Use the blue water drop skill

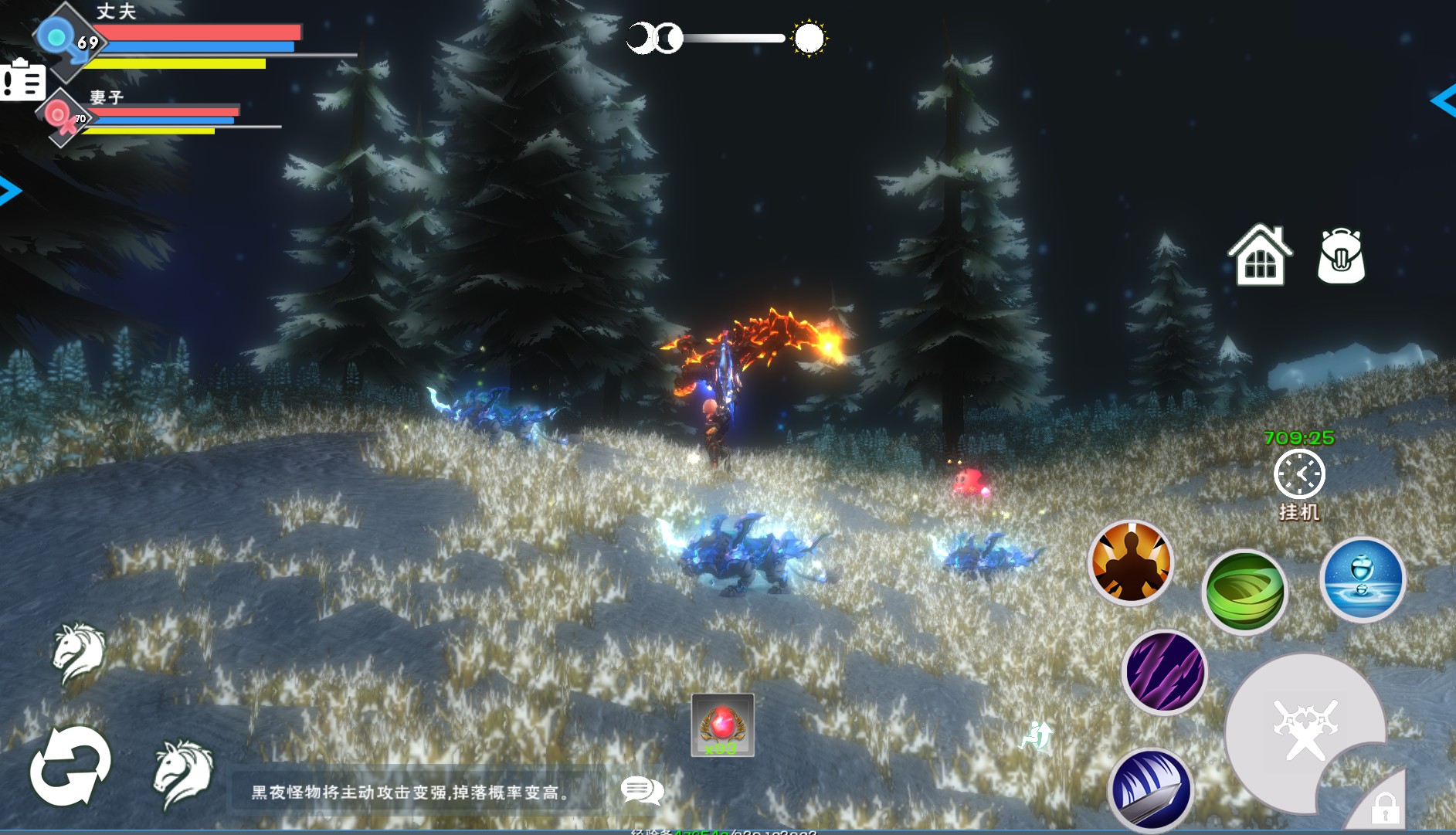click(1363, 579)
